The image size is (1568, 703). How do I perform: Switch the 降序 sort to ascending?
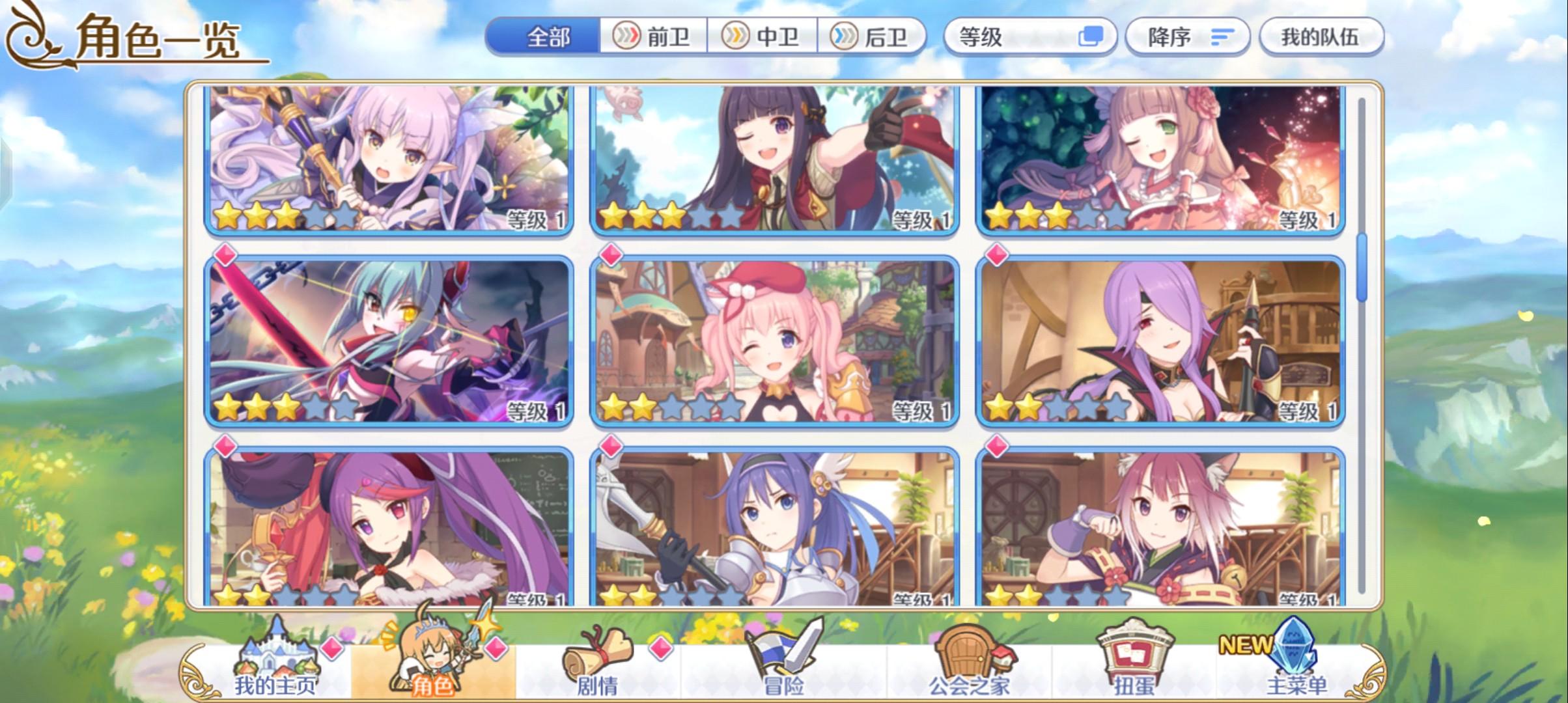(x=1185, y=37)
